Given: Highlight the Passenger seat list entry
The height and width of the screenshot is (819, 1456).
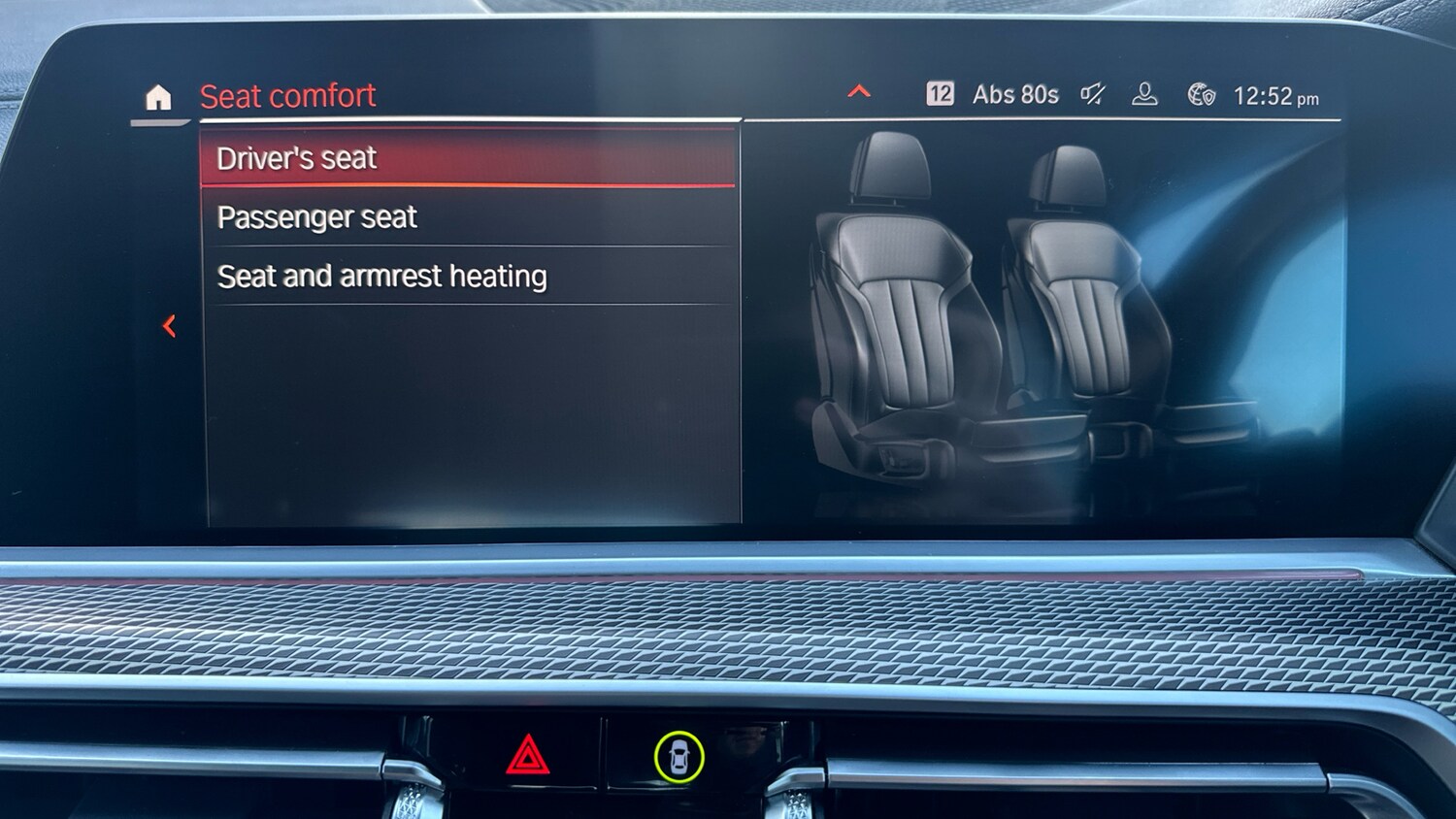Looking at the screenshot, I should point(466,217).
